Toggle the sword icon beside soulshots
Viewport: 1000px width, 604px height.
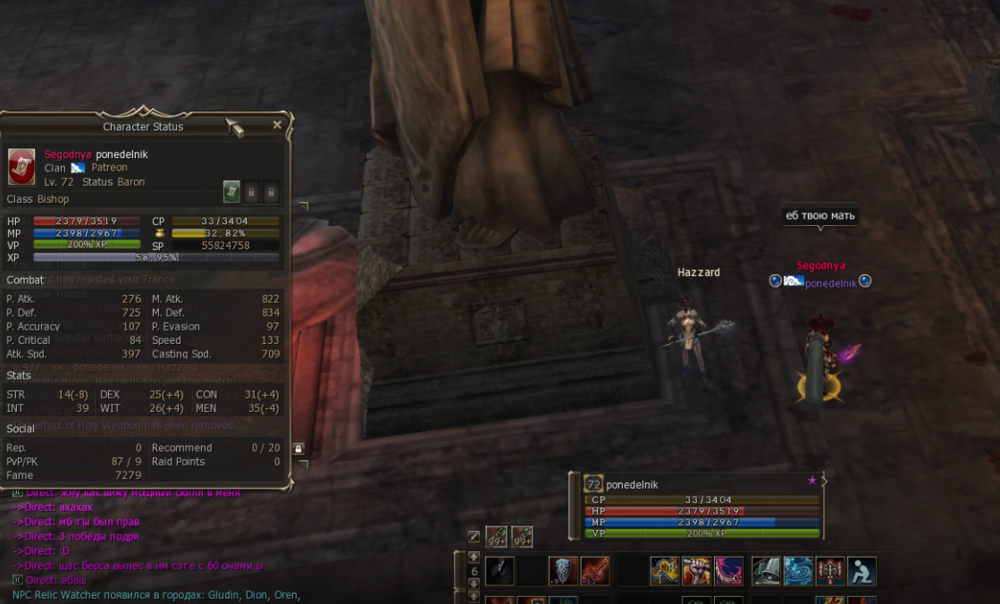[x=473, y=537]
